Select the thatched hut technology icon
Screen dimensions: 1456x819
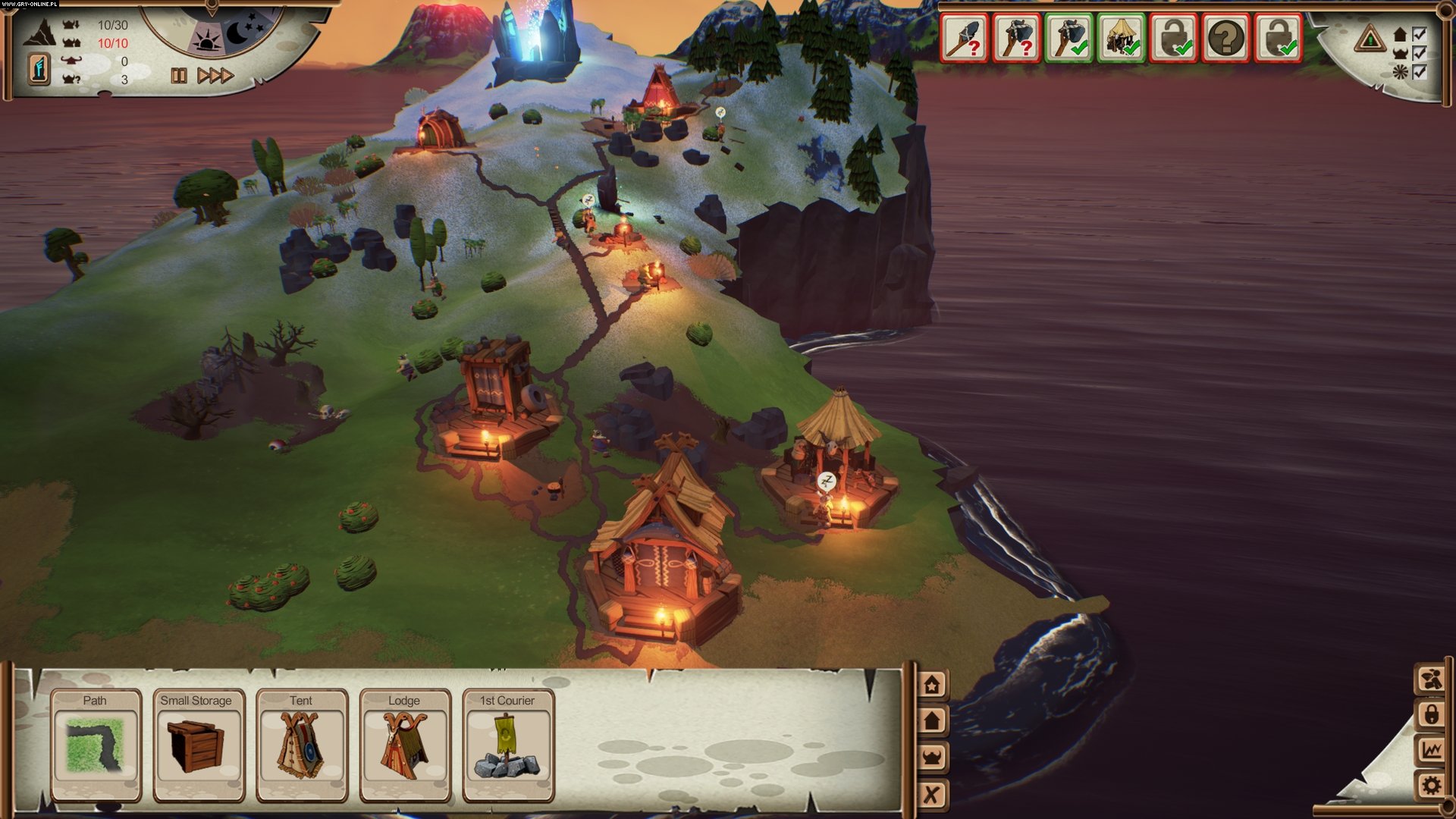(1122, 38)
